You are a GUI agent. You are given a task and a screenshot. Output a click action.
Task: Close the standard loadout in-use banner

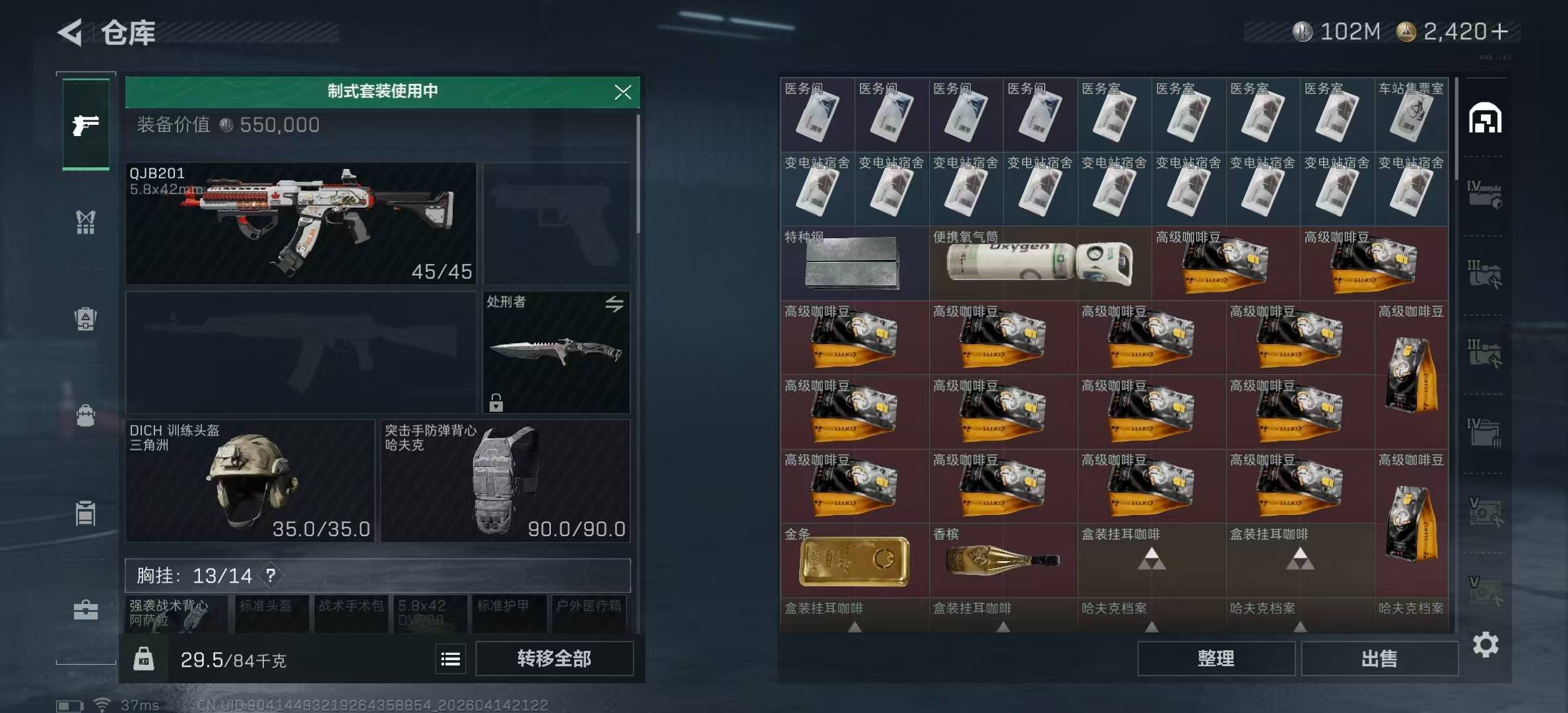pos(622,92)
